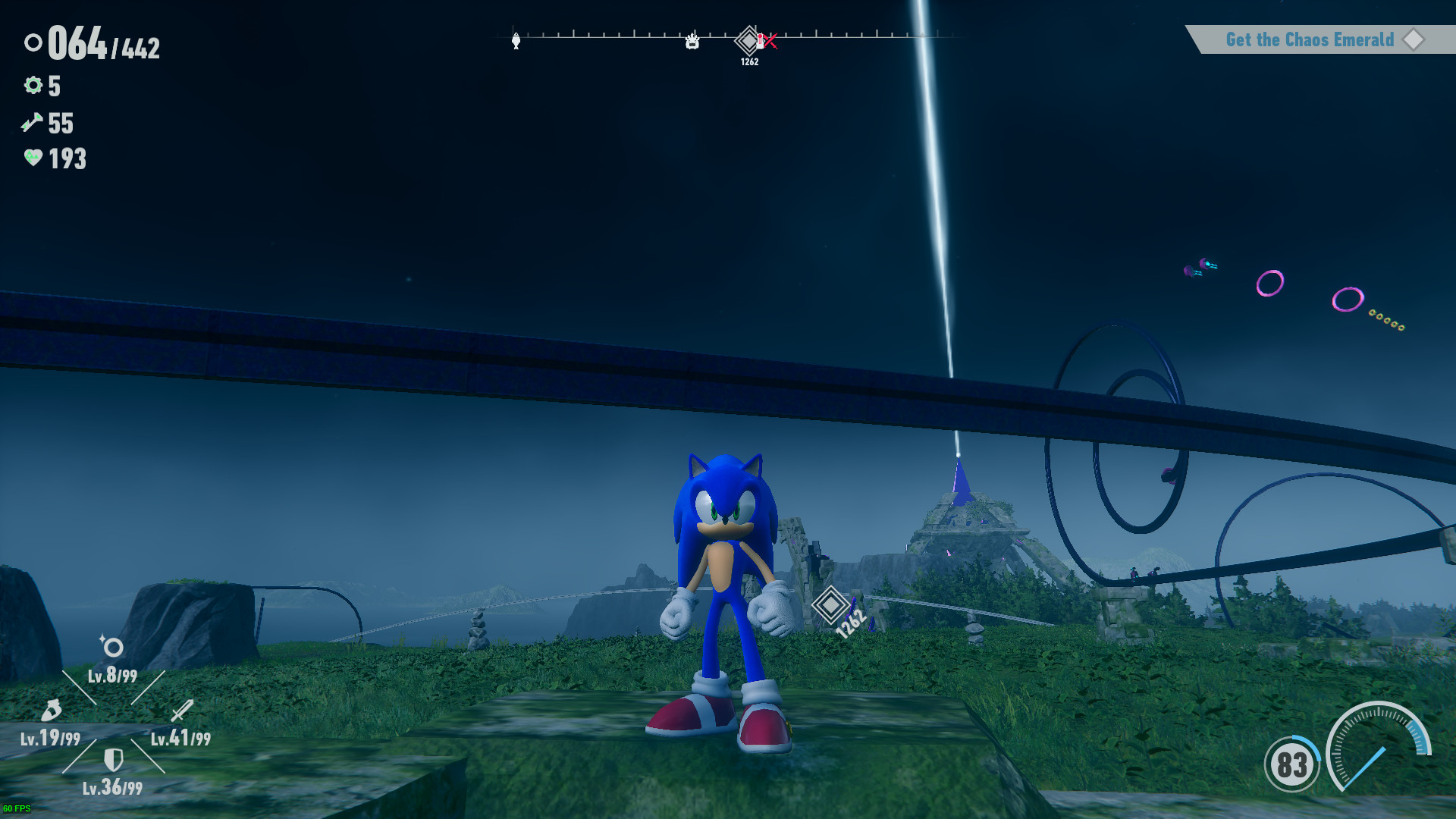The height and width of the screenshot is (819, 1456).
Task: Click the sword icon for attack Lv.41
Action: tap(180, 711)
